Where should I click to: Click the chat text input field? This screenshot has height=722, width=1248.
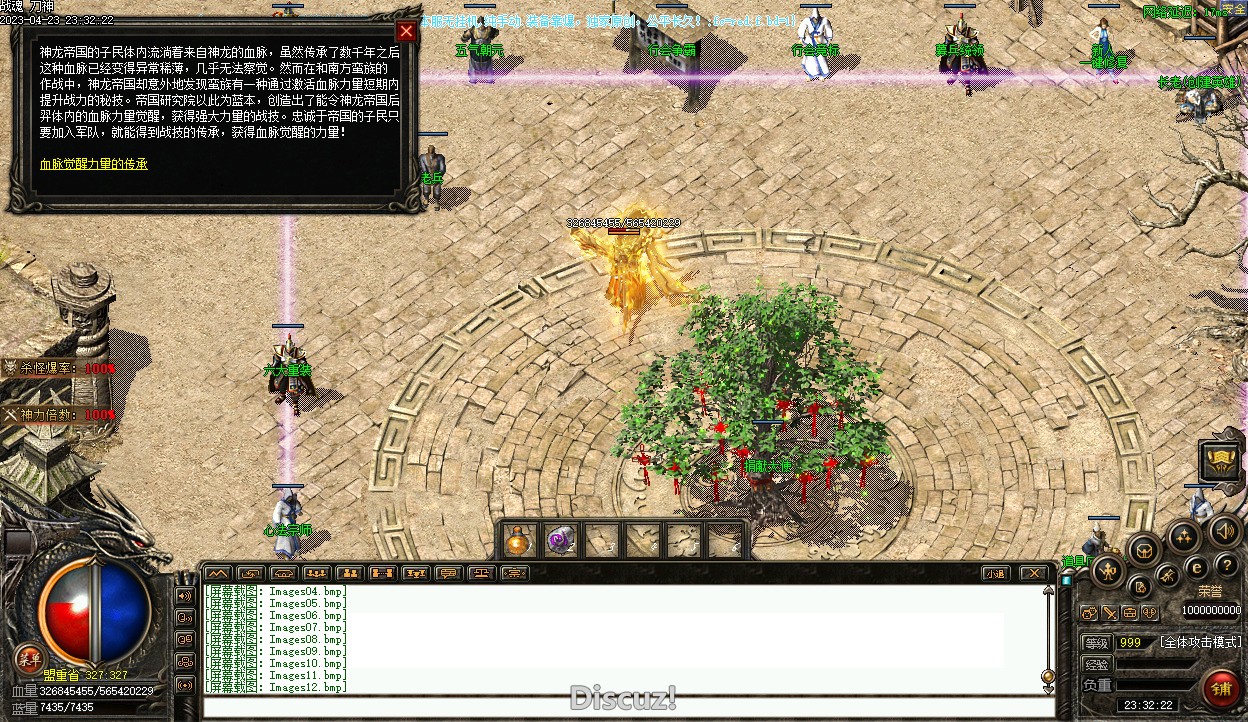(628, 708)
